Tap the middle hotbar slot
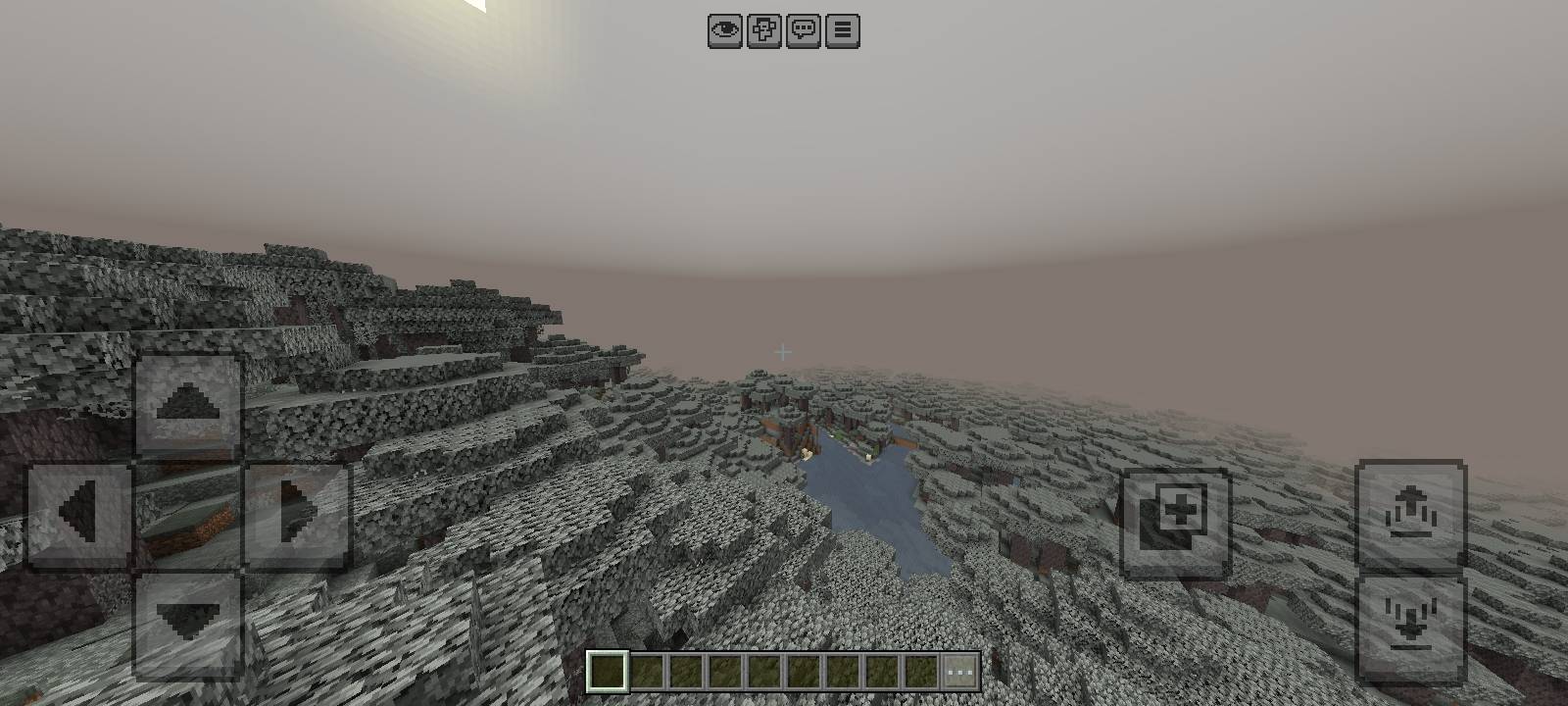Screen dimensions: 1568x706 (764, 670)
